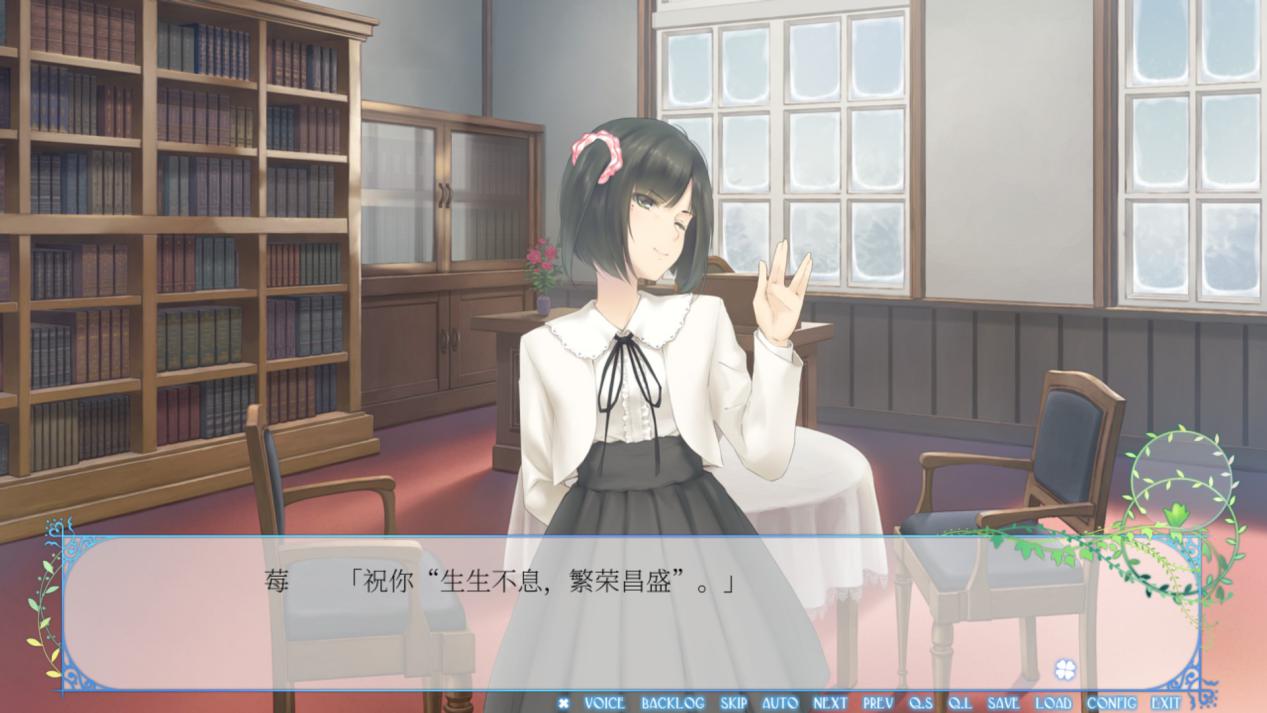
Task: Quick save with the Q.S button
Action: pyautogui.click(x=921, y=703)
